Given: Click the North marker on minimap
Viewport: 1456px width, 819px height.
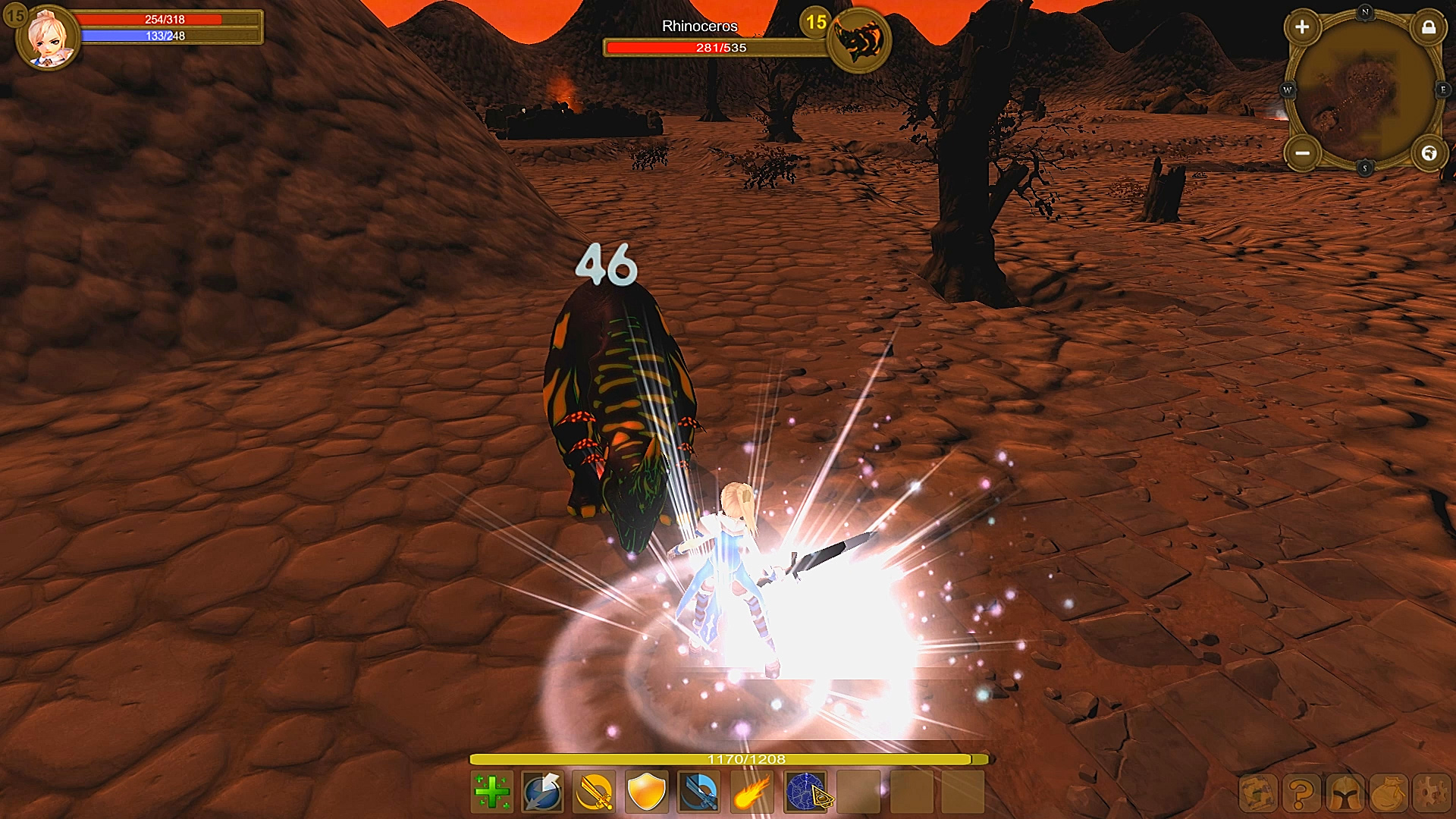Looking at the screenshot, I should pyautogui.click(x=1365, y=11).
